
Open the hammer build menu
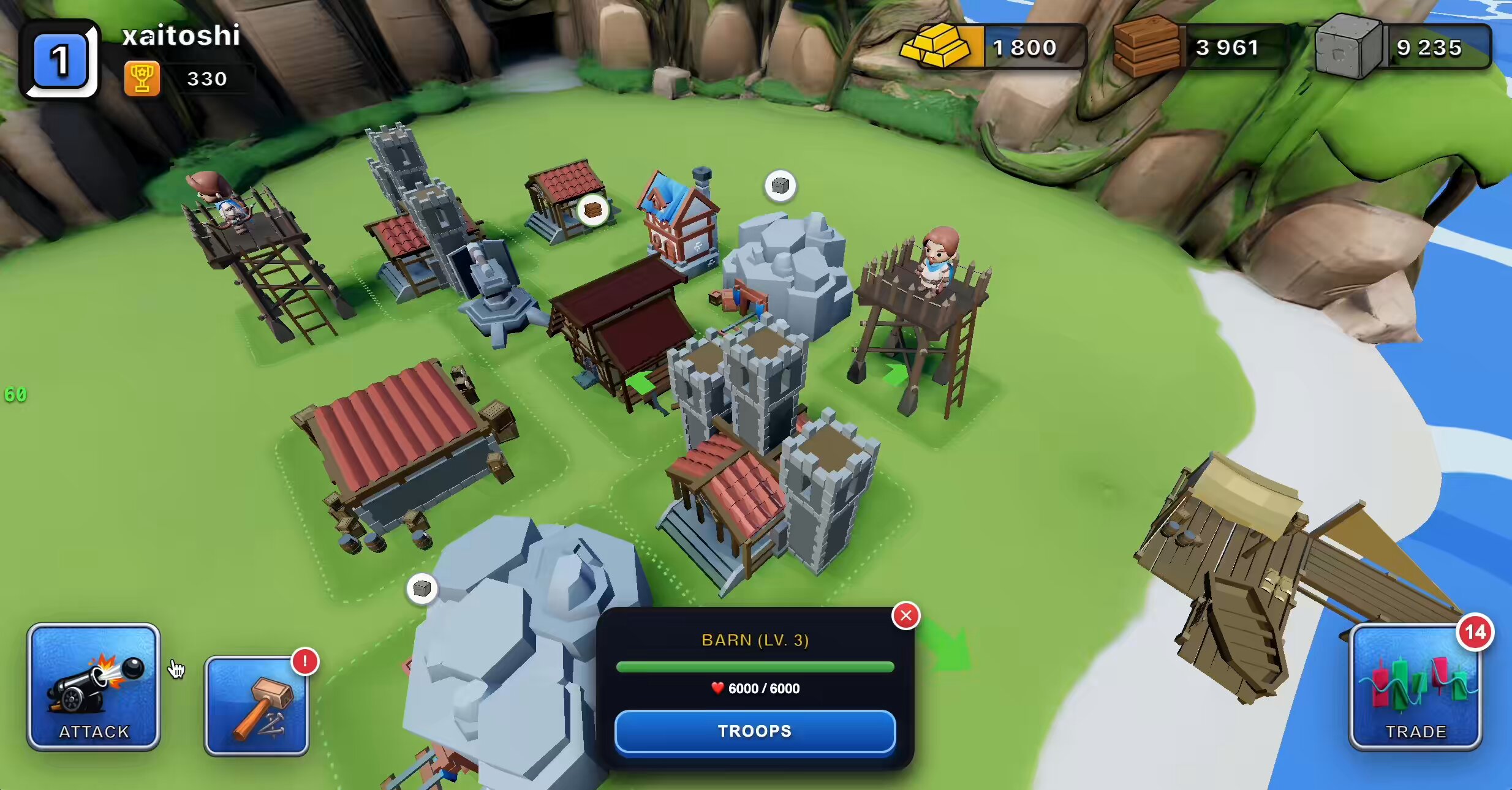257,706
